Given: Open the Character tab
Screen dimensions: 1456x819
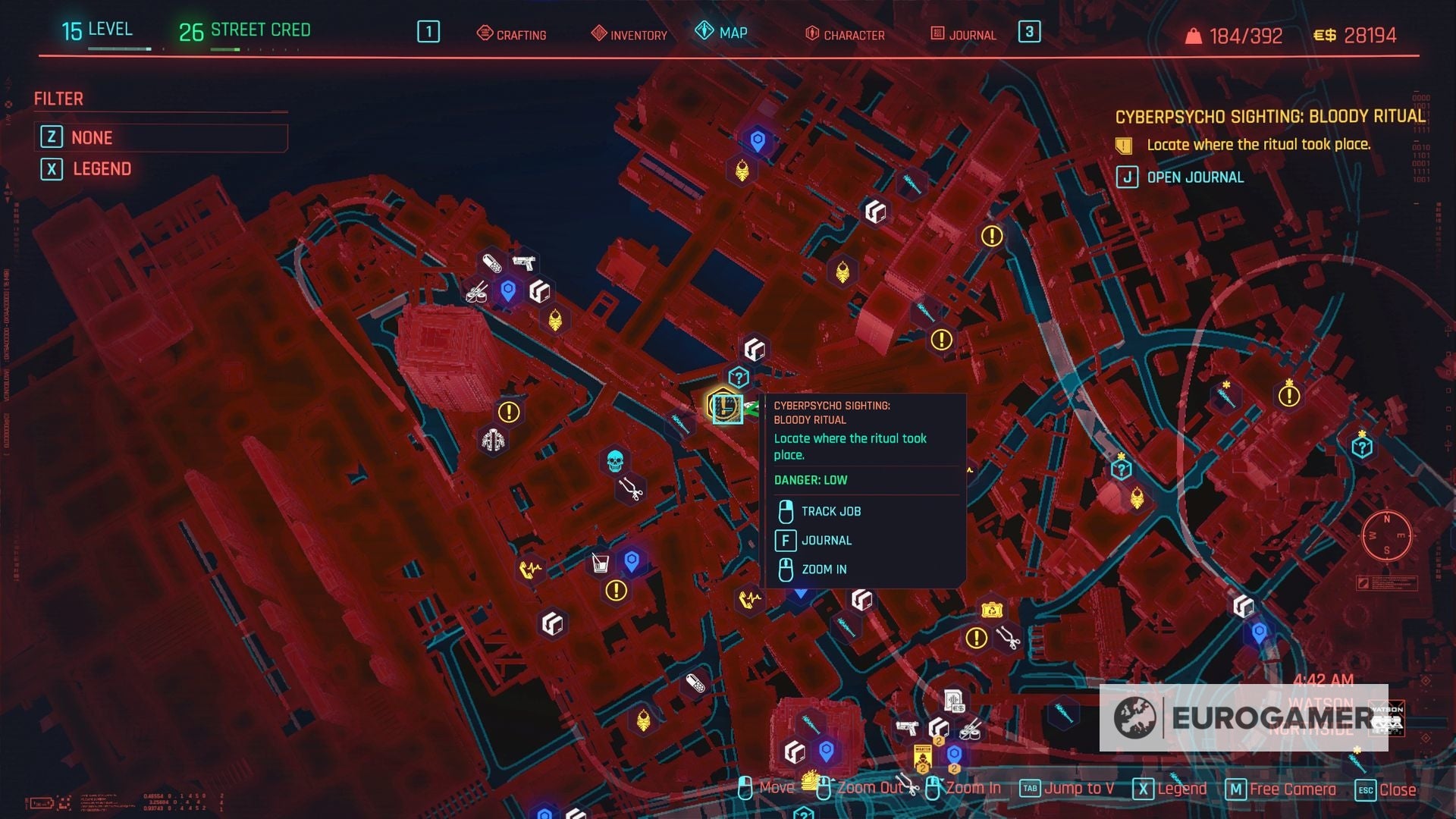Looking at the screenshot, I should click(x=846, y=34).
